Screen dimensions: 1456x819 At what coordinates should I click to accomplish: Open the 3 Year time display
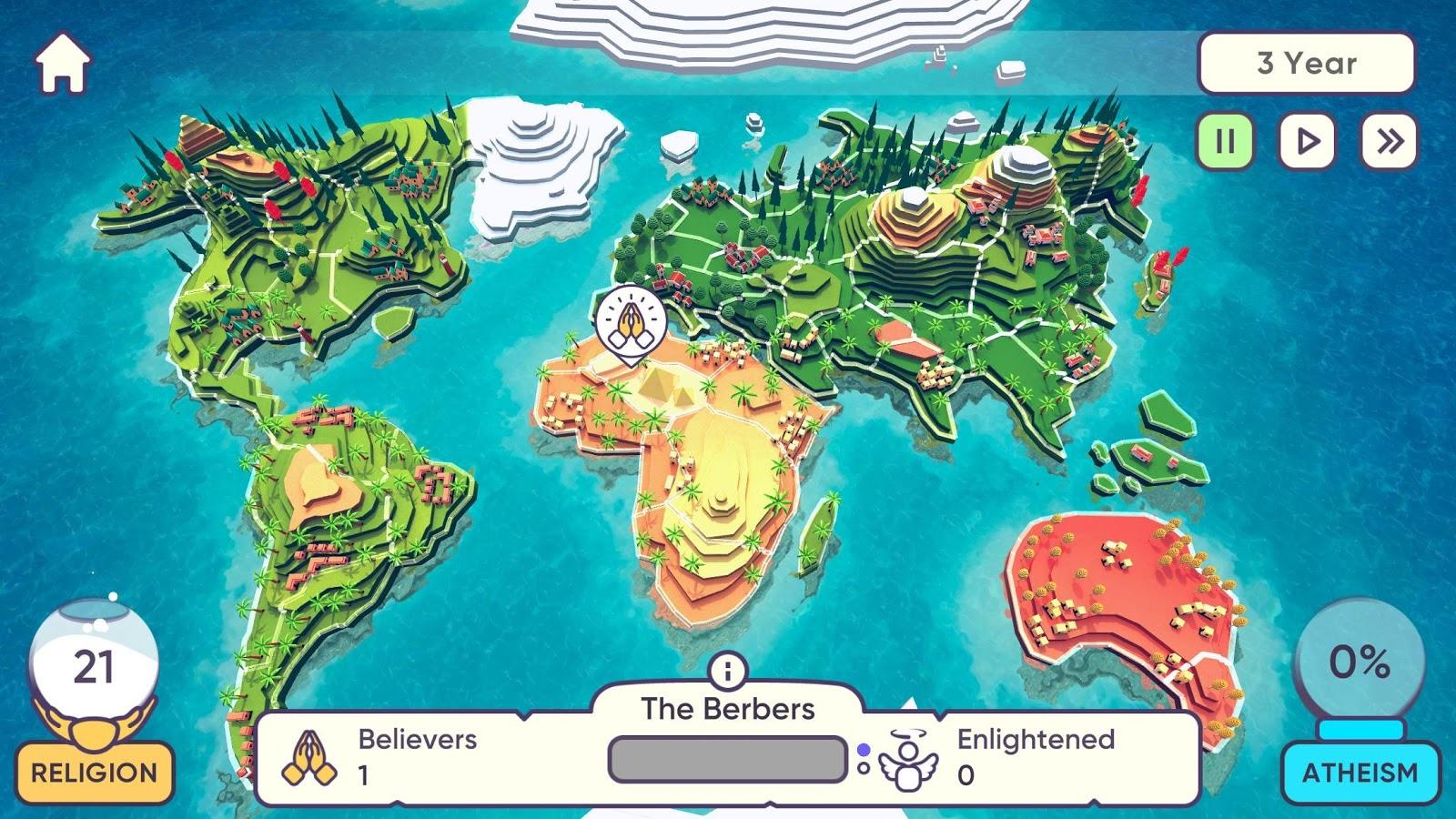tap(1308, 63)
